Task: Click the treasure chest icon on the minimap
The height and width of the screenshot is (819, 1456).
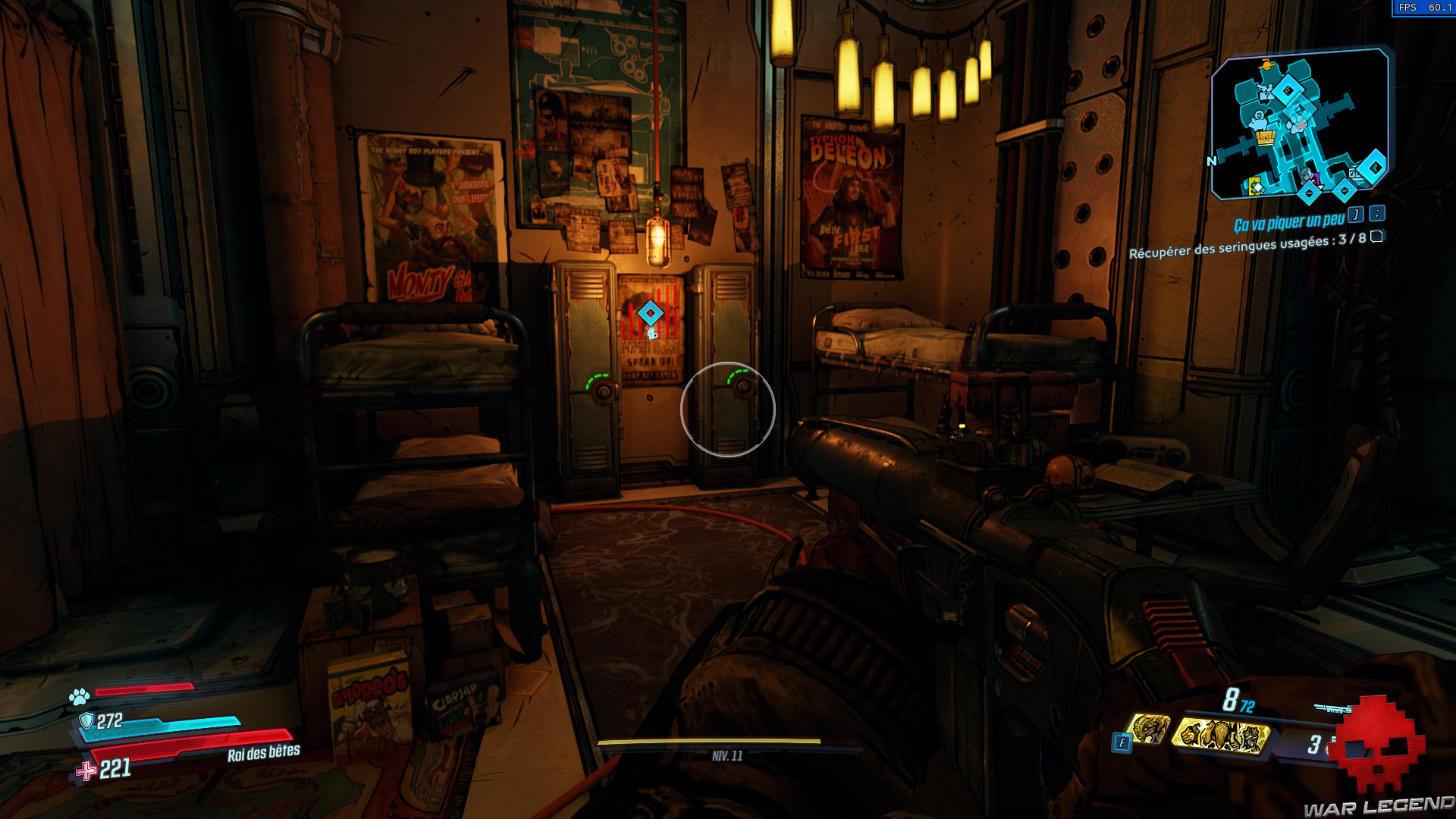Action: 1266,137
